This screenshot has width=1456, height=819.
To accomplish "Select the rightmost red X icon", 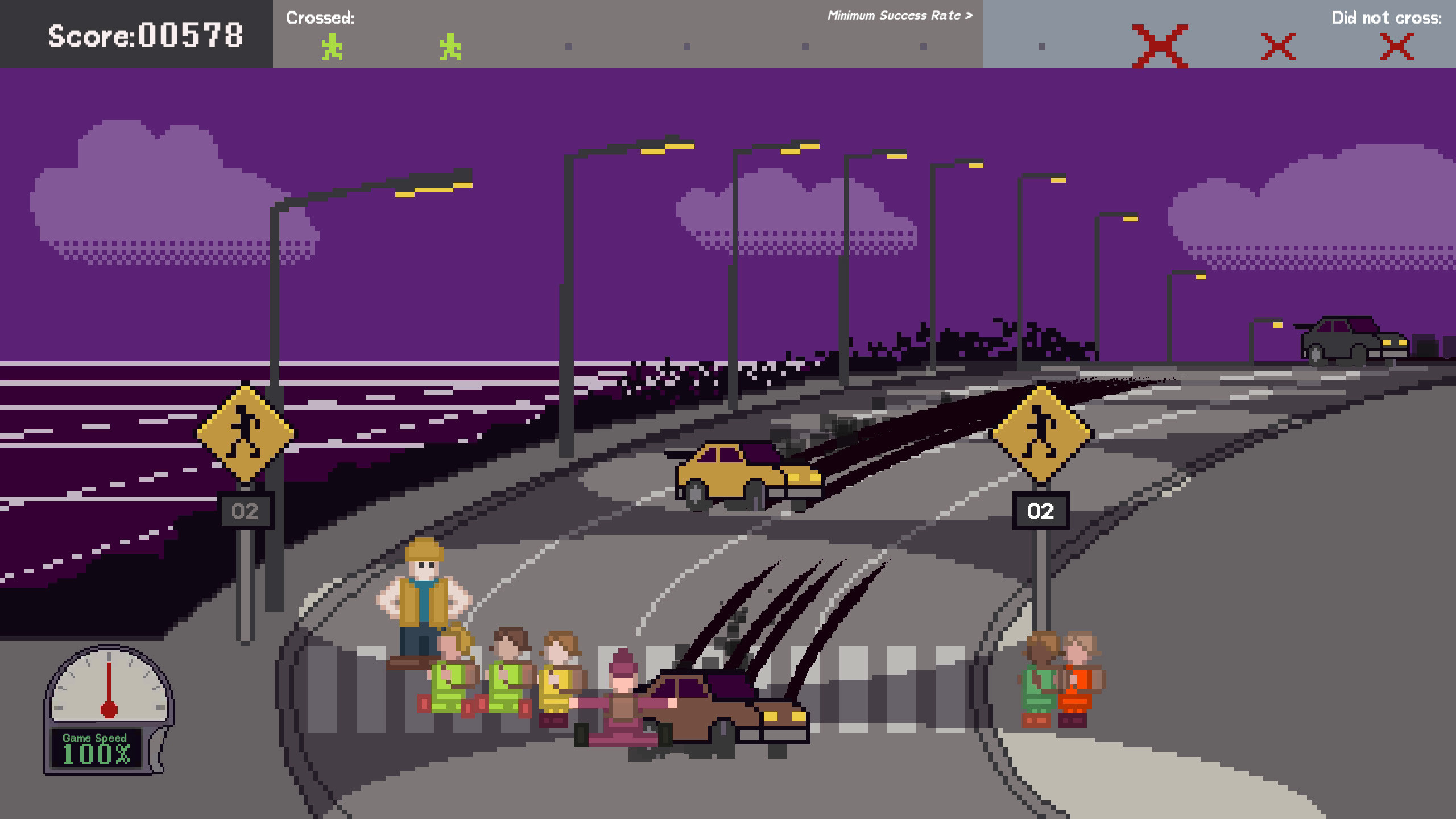I will (1398, 45).
